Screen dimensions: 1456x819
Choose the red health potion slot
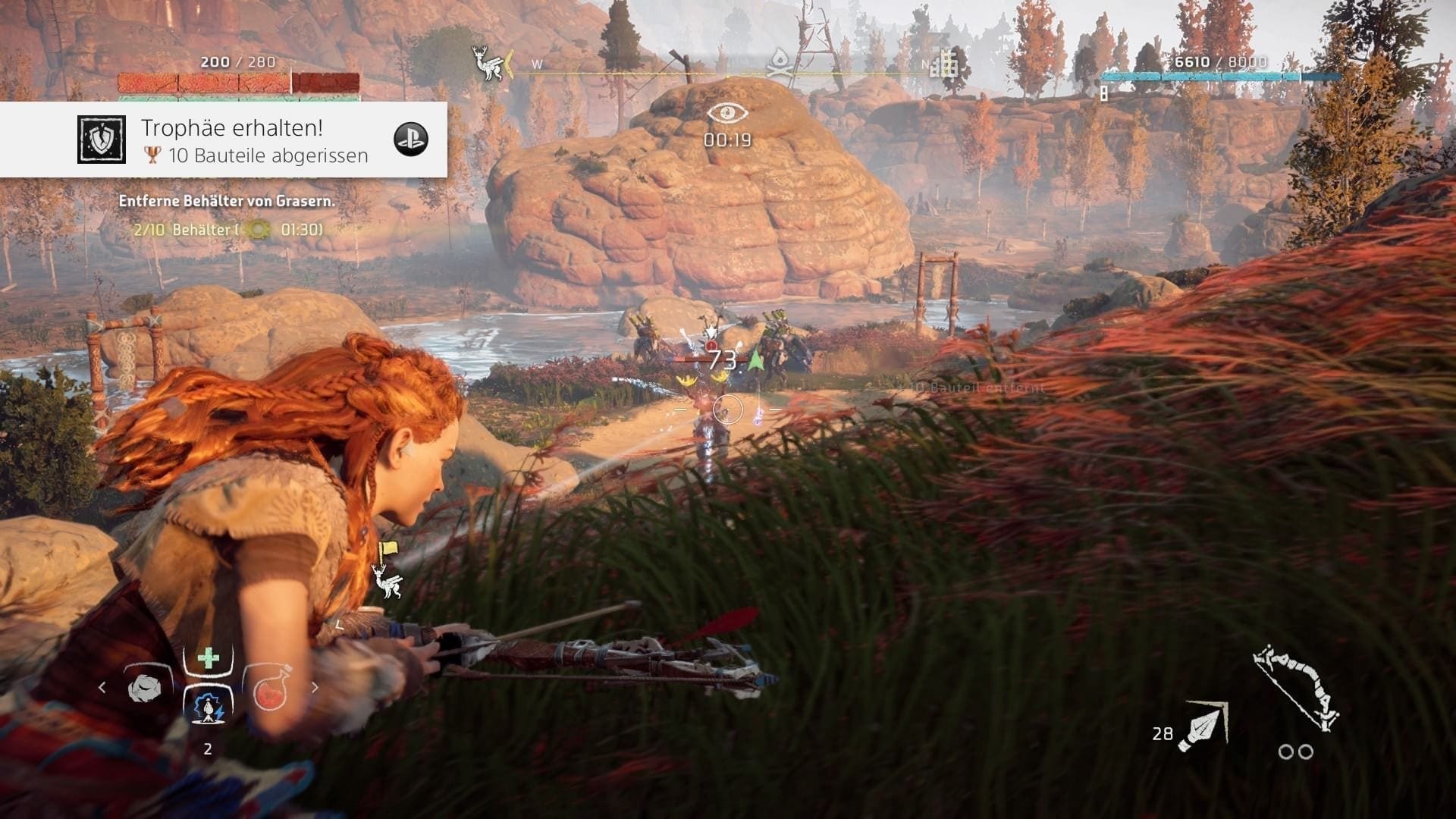269,689
